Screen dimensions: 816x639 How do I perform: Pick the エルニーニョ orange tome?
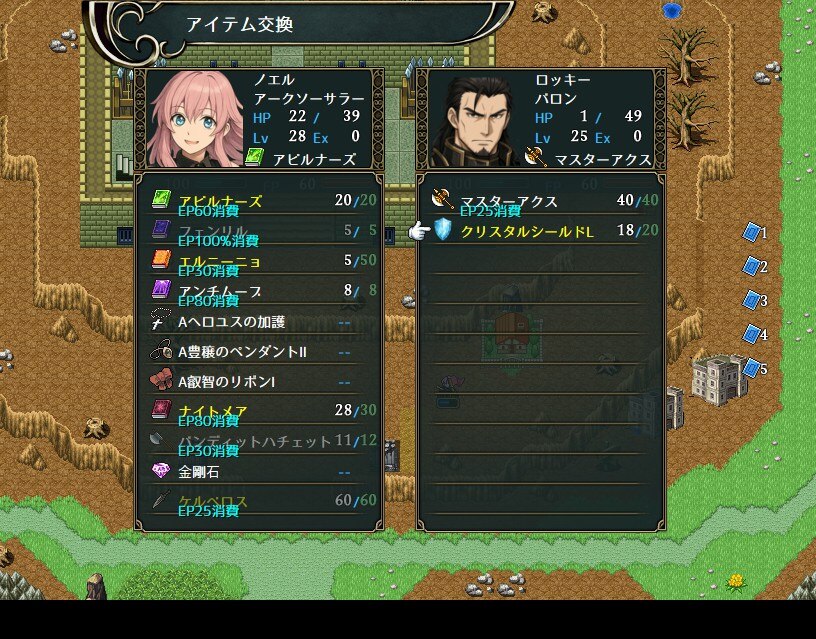(259, 261)
